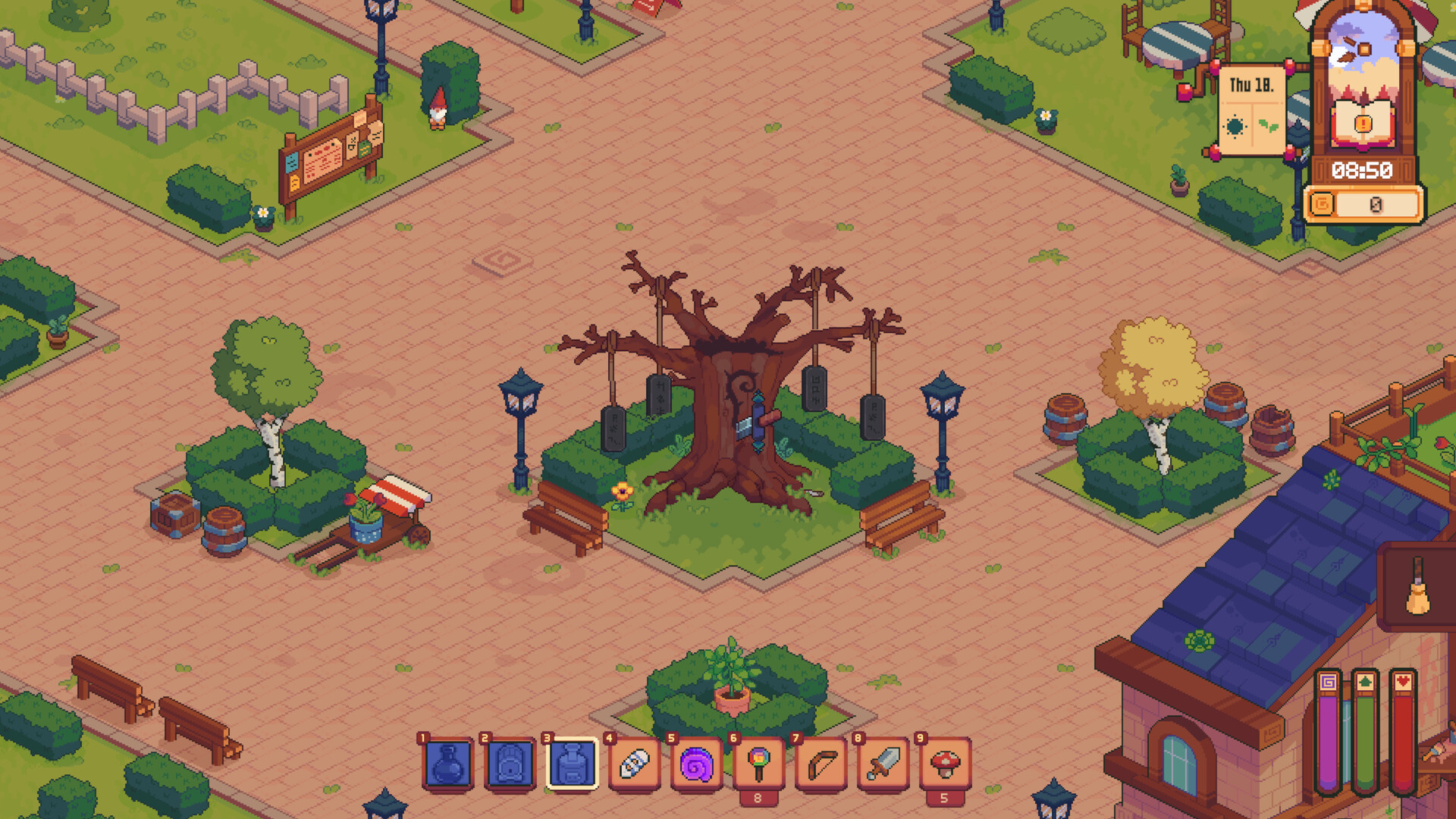Choose the blue backpack slot in hotbar

tap(510, 764)
